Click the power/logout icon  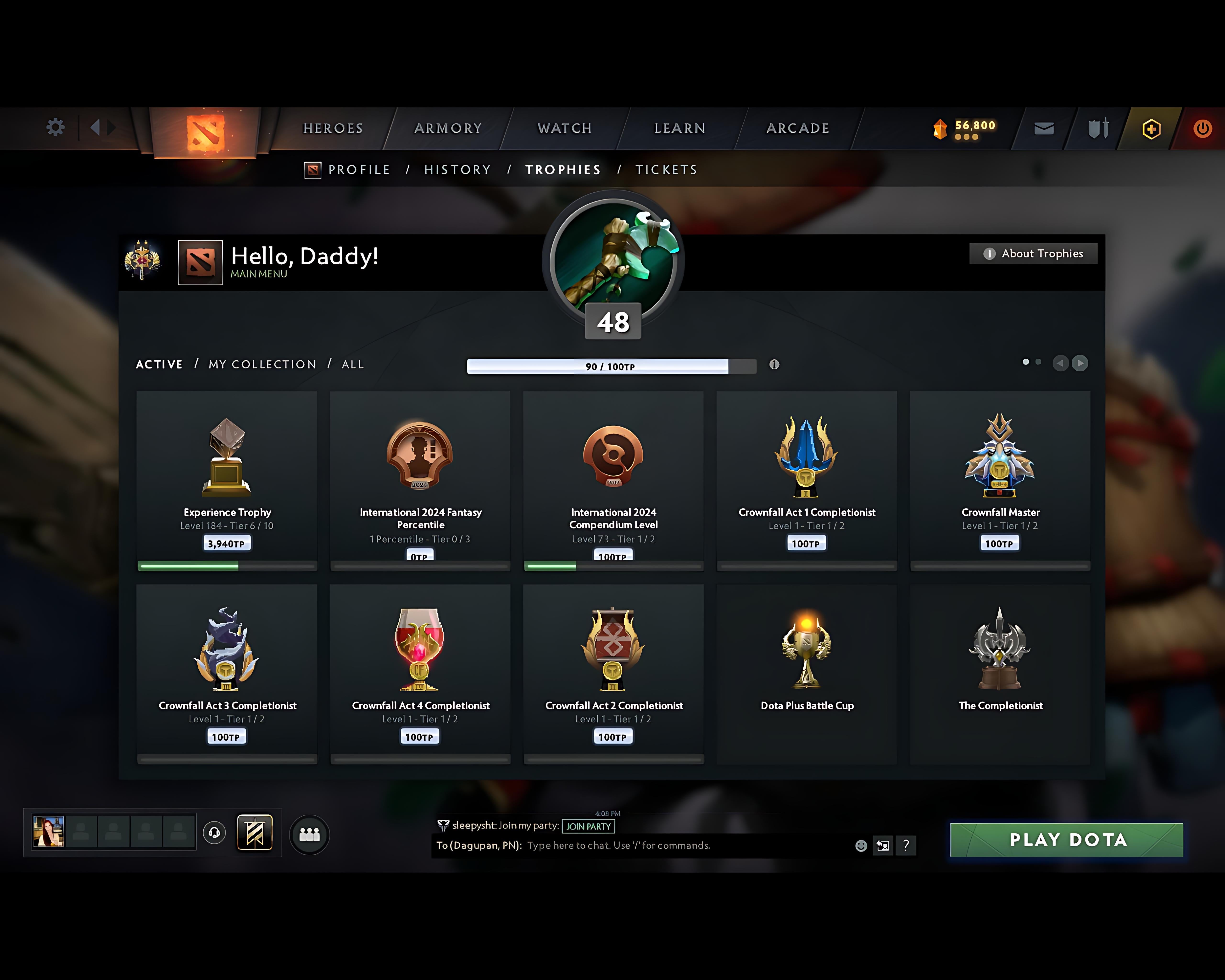click(x=1202, y=128)
